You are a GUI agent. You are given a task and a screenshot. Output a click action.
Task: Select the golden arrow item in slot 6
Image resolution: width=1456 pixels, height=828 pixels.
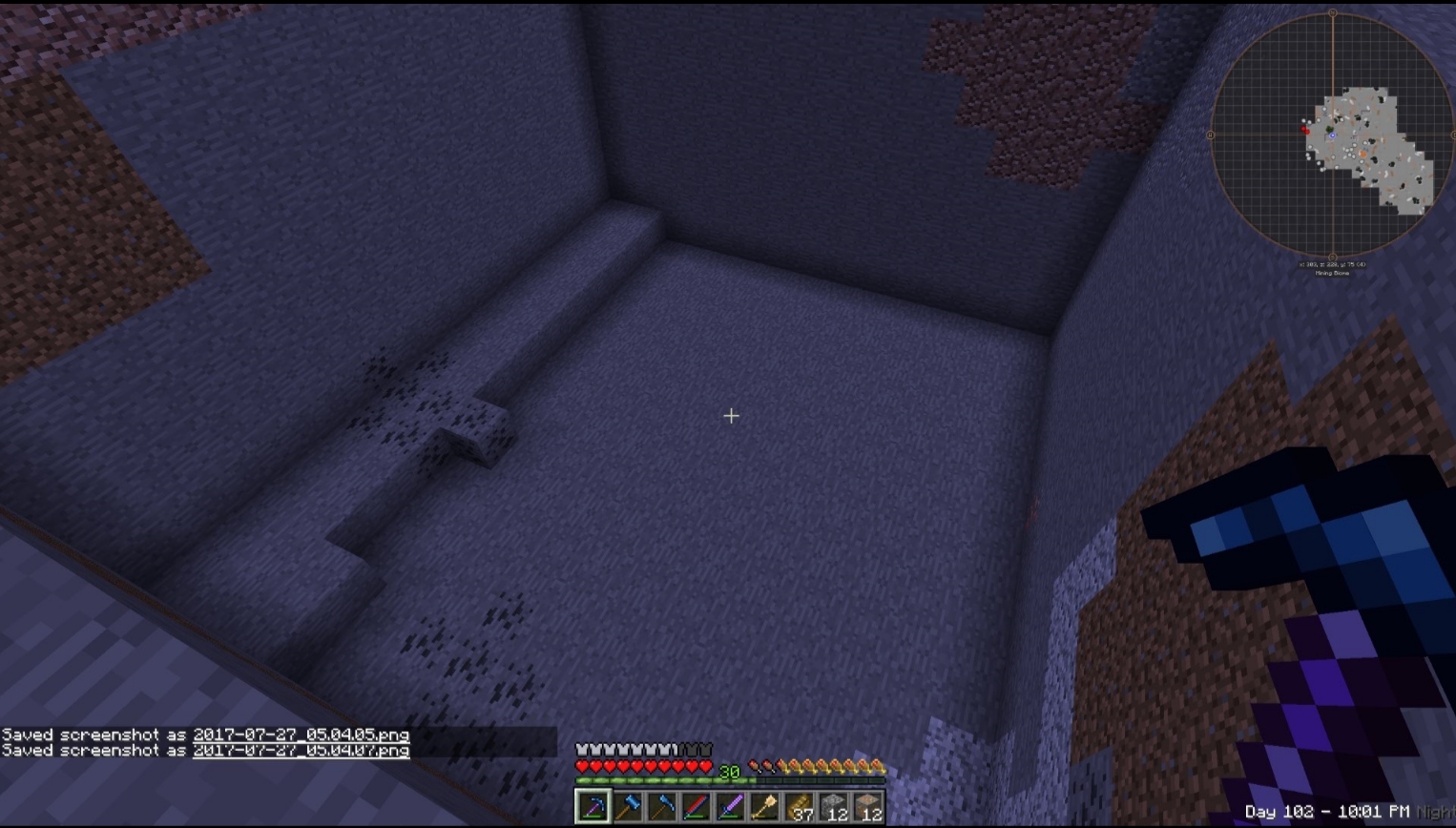click(x=764, y=807)
